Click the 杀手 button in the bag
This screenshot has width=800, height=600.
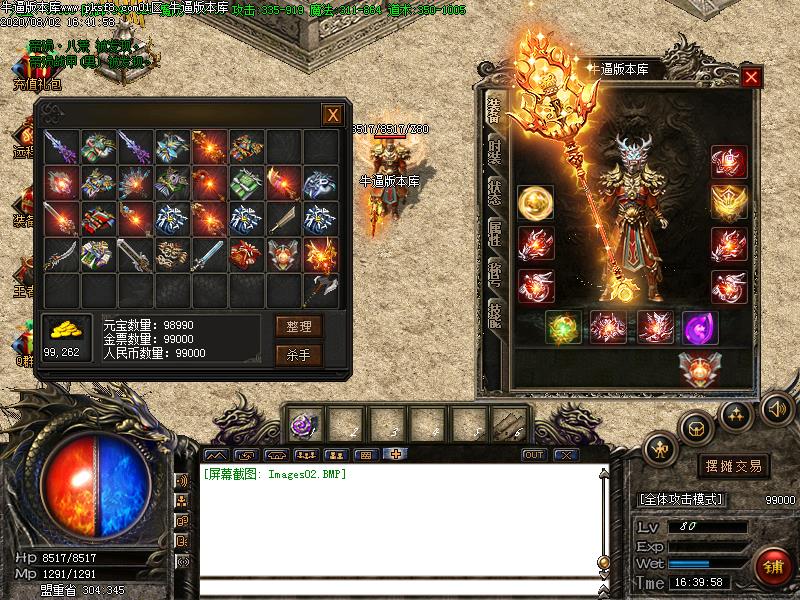pos(299,354)
